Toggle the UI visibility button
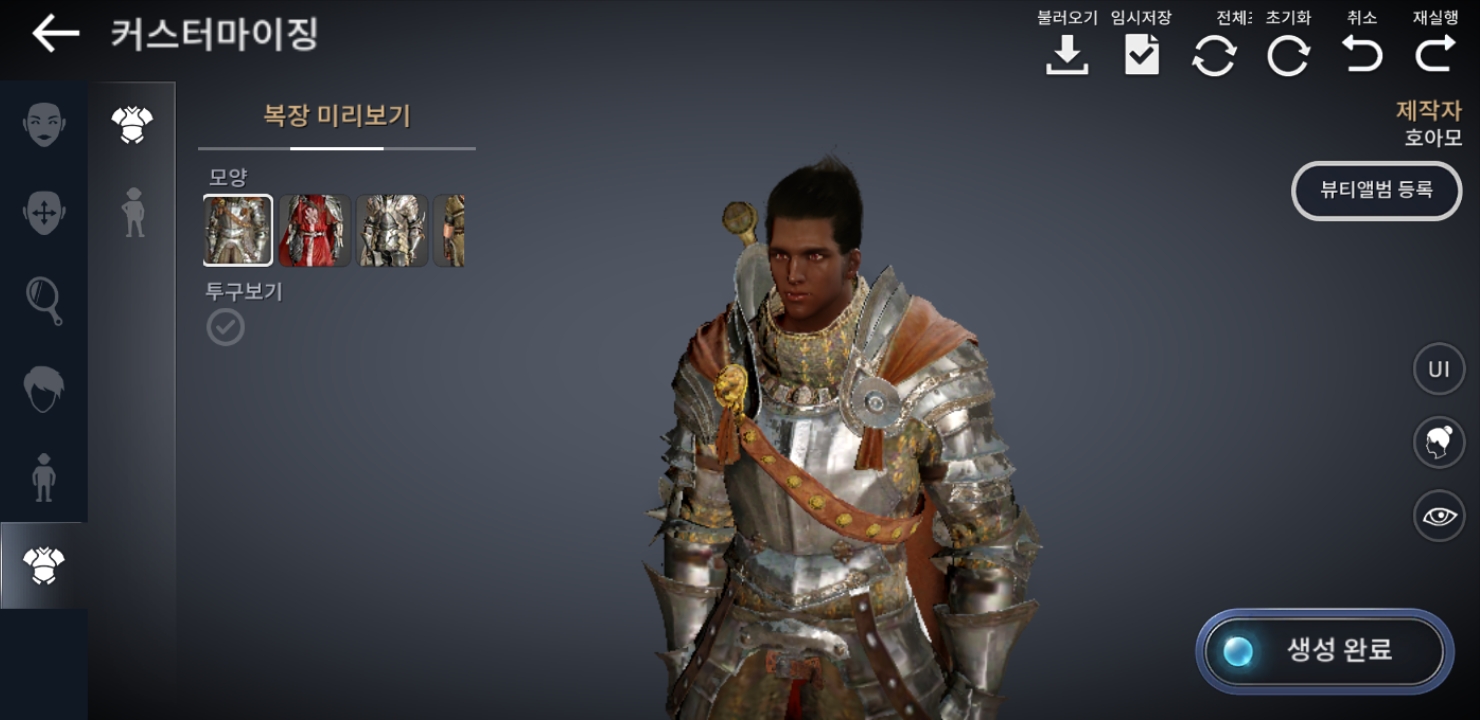Viewport: 1480px width, 720px height. click(x=1438, y=369)
